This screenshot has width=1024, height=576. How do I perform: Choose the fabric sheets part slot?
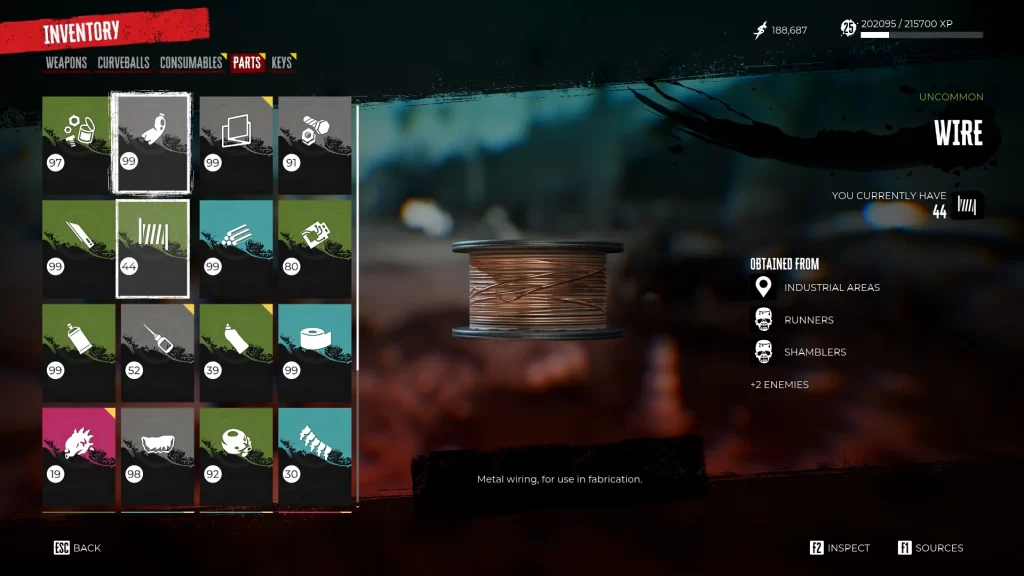[x=236, y=144]
